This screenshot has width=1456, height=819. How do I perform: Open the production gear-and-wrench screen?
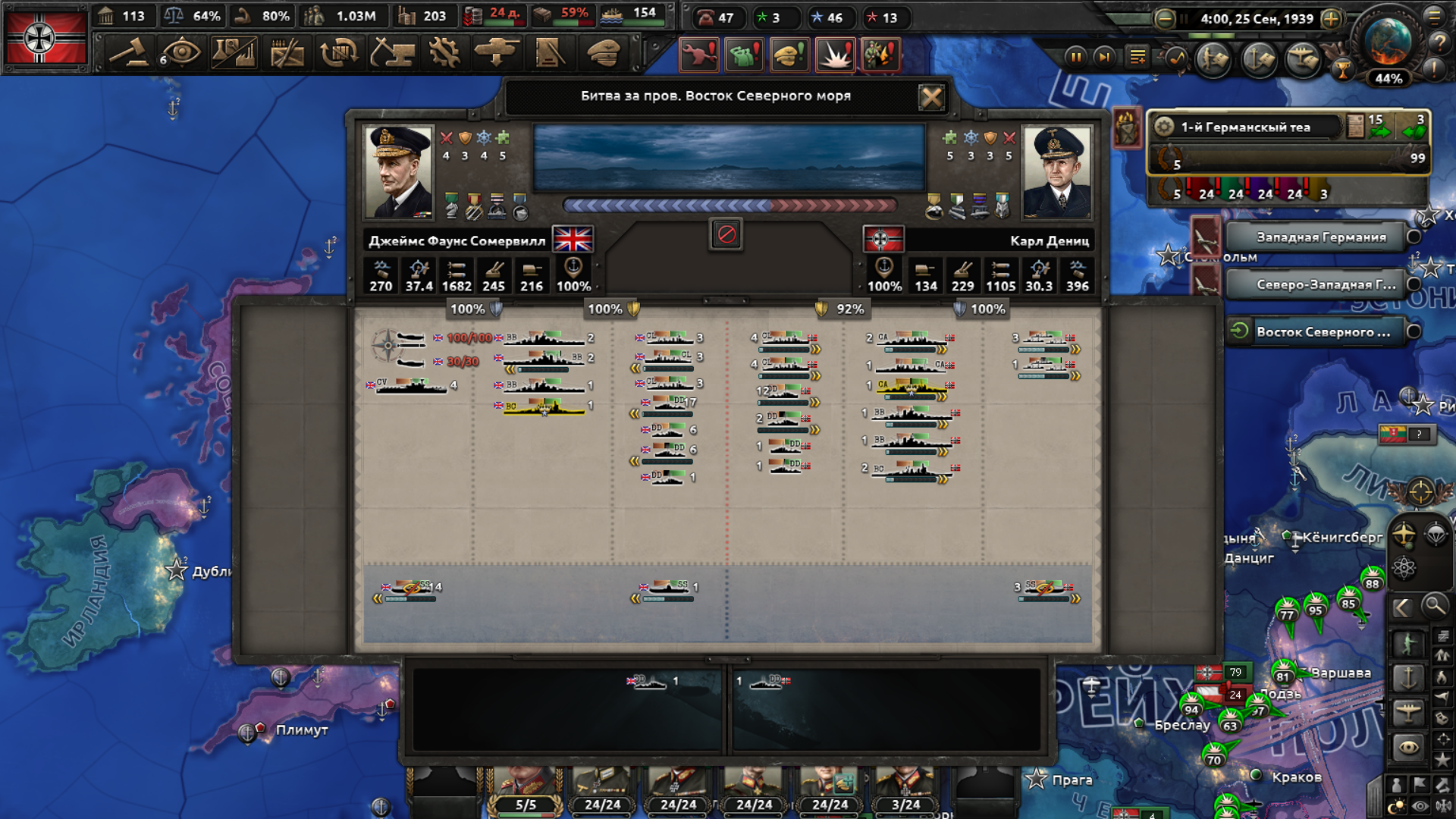[444, 53]
